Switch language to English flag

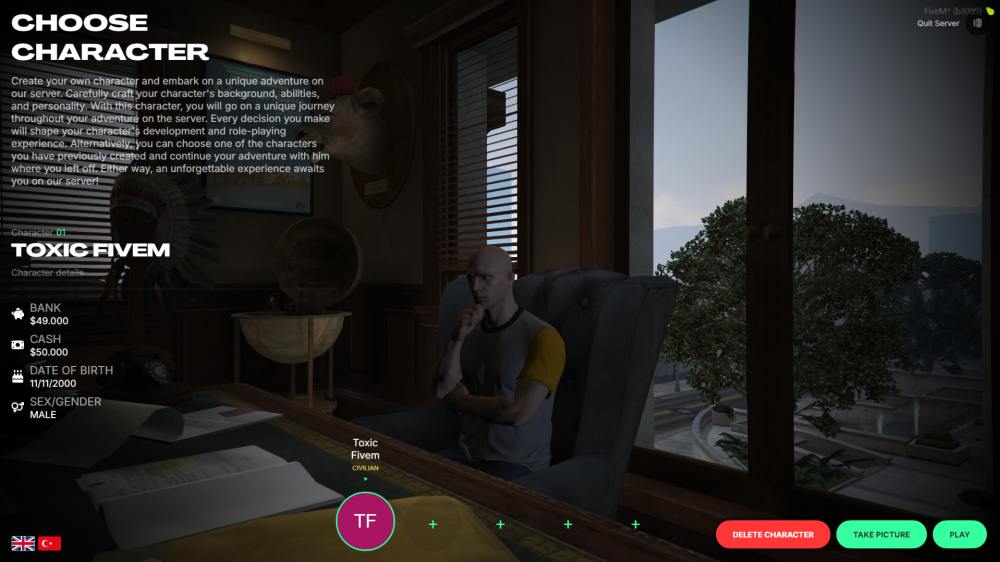coord(23,543)
